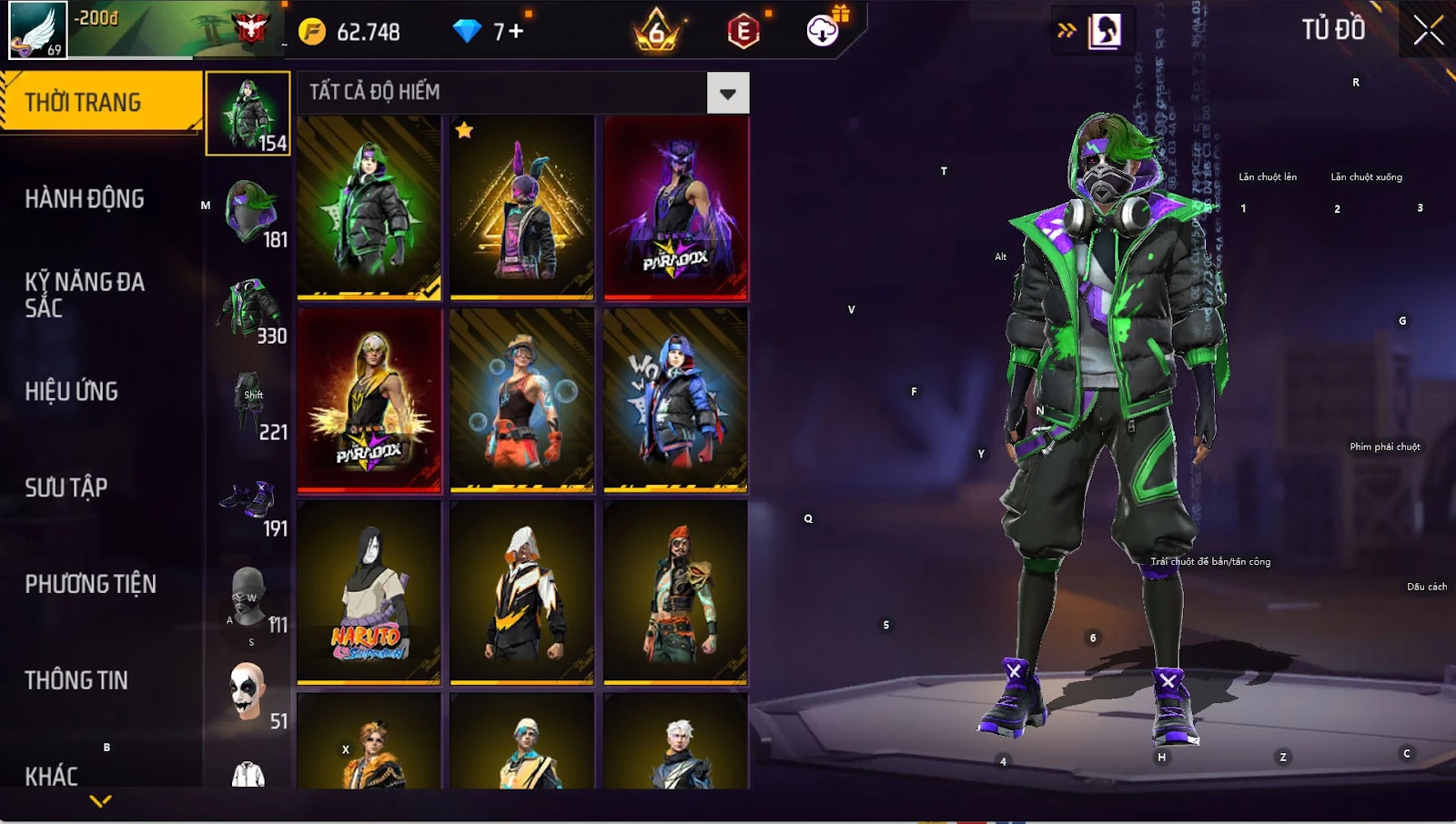Pick the purple Paradox outfit card
Image resolution: width=1456 pixels, height=824 pixels.
675,207
